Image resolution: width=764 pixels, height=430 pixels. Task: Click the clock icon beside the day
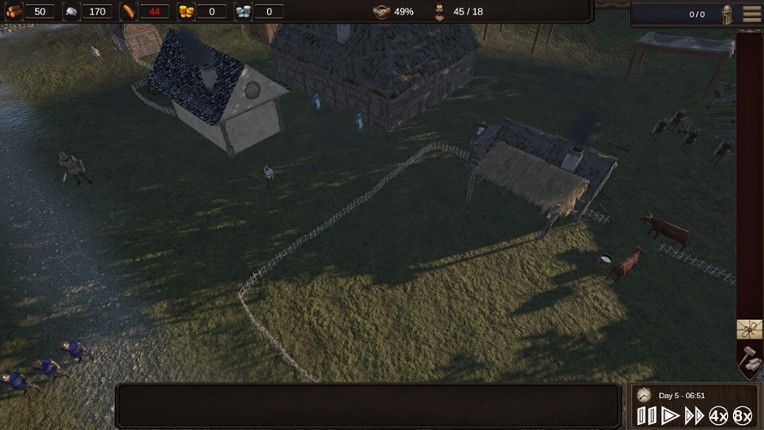point(644,395)
